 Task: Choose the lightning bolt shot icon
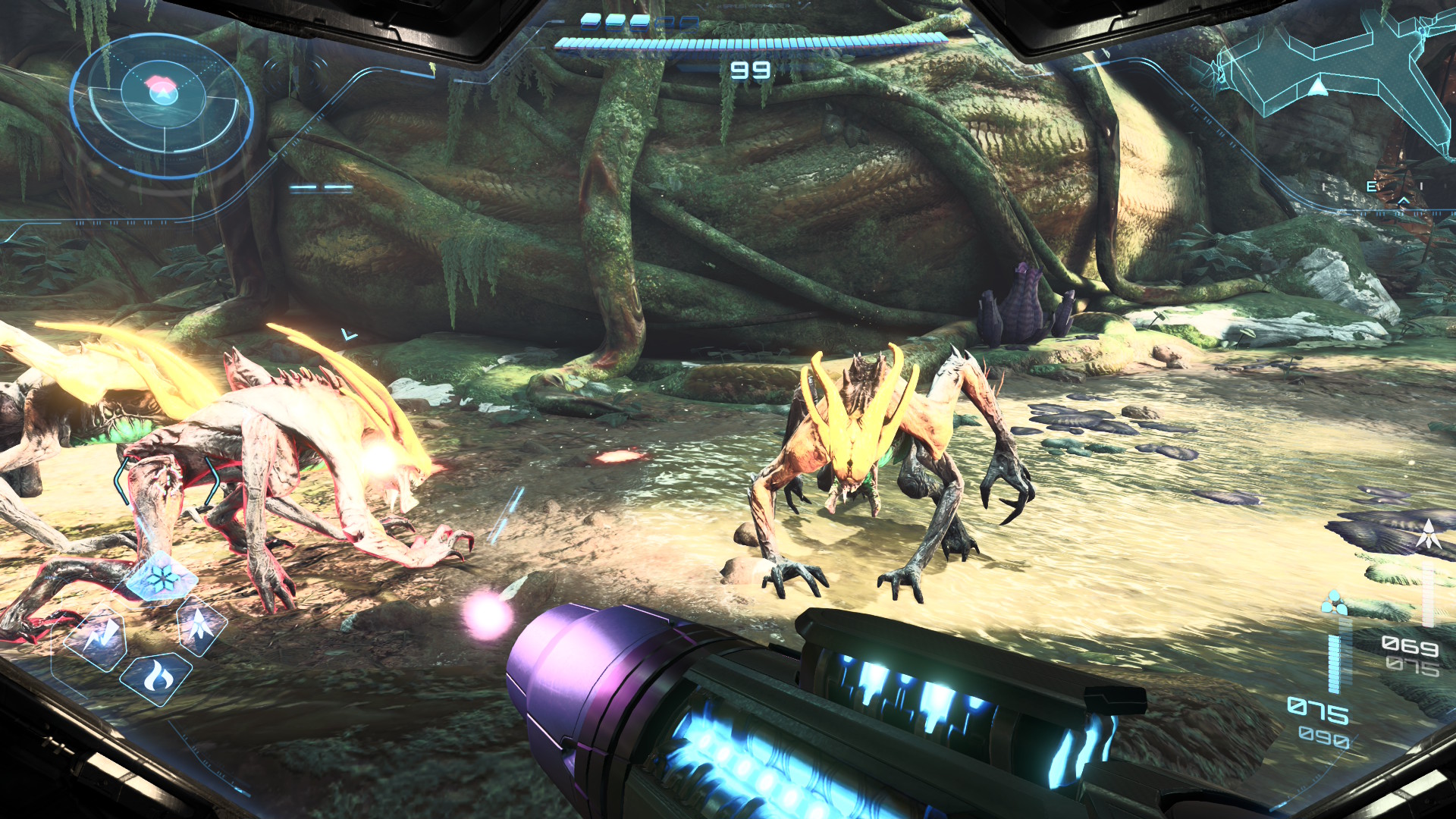101,637
